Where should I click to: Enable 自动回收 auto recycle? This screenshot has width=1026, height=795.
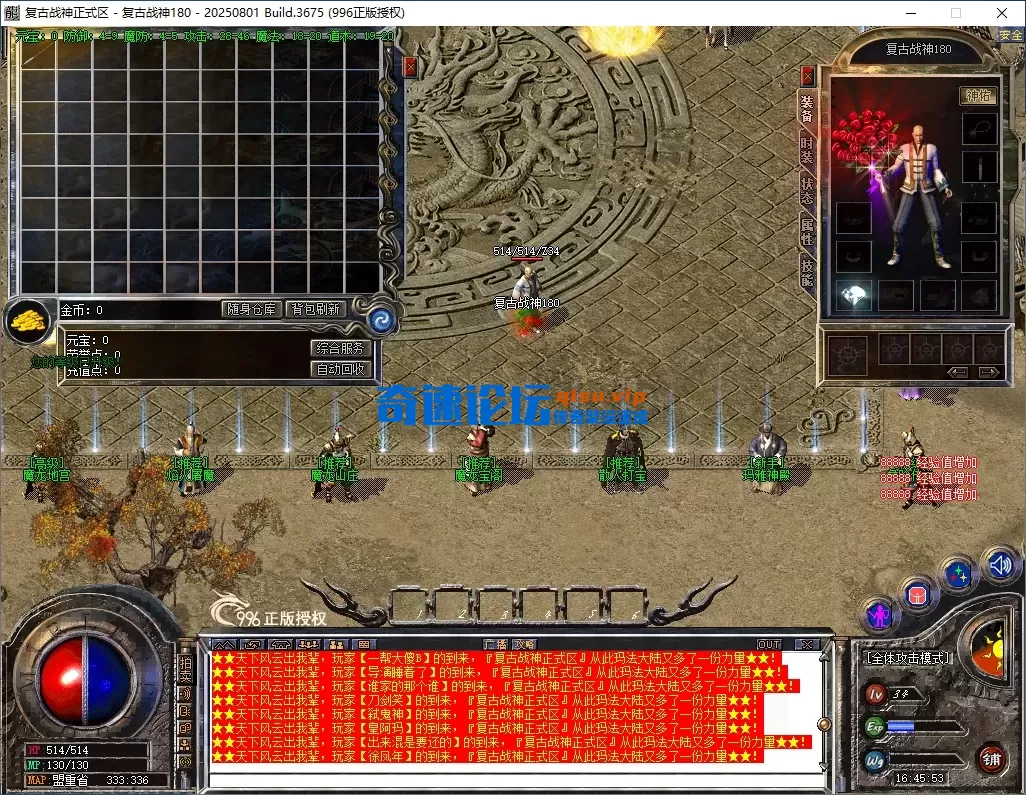point(342,369)
